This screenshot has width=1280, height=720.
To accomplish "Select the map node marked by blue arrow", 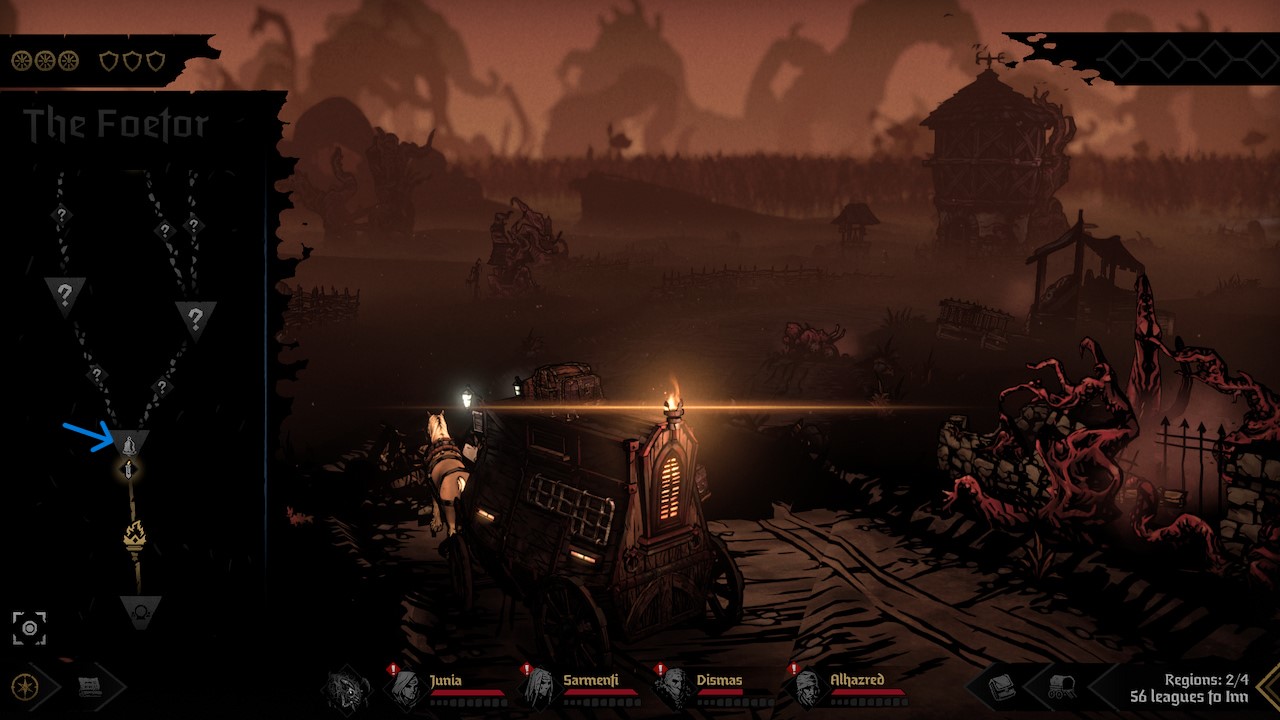I will click(x=130, y=442).
